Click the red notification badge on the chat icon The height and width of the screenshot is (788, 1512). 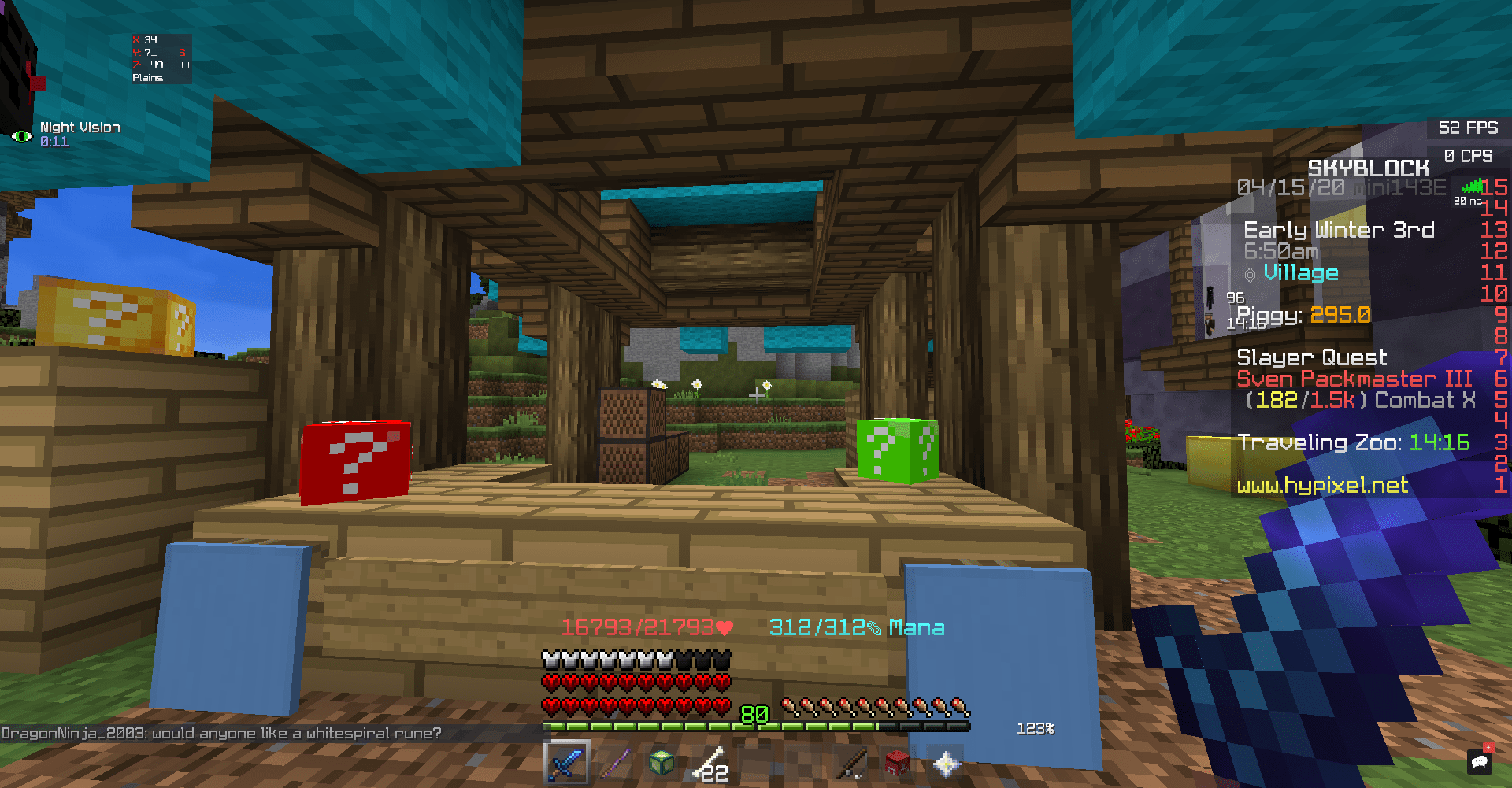[x=1488, y=748]
